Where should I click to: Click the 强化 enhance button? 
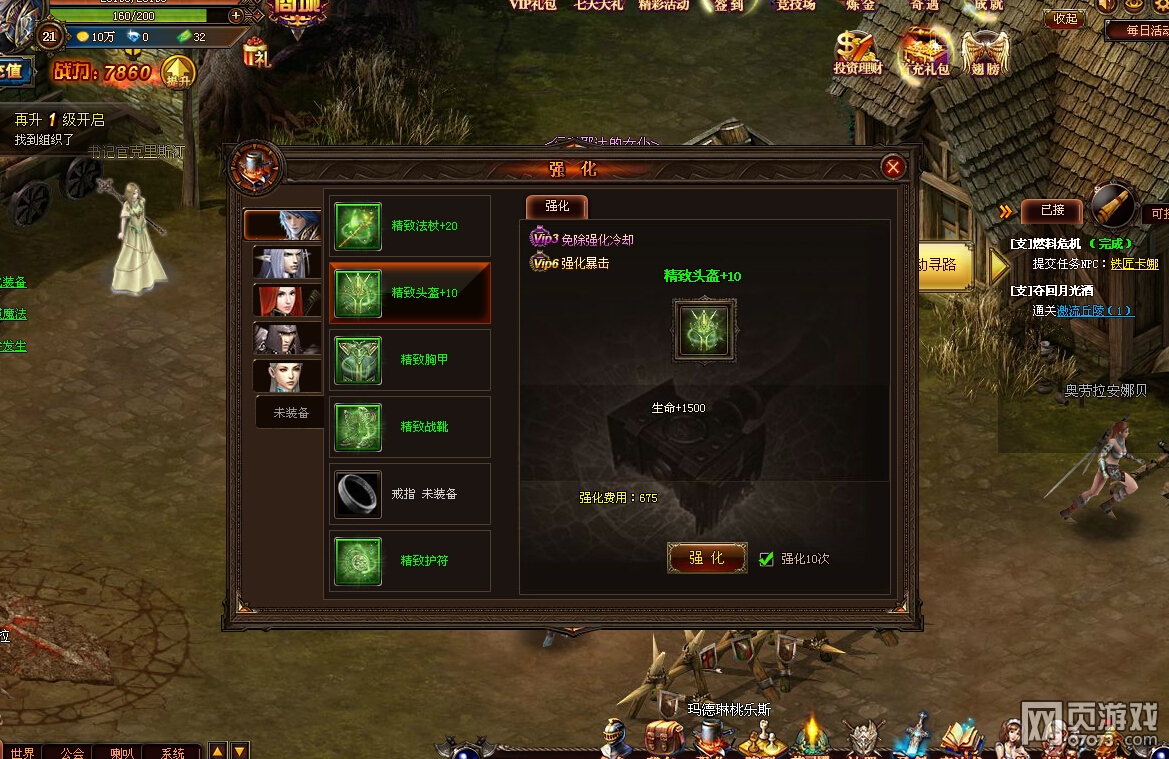coord(707,558)
